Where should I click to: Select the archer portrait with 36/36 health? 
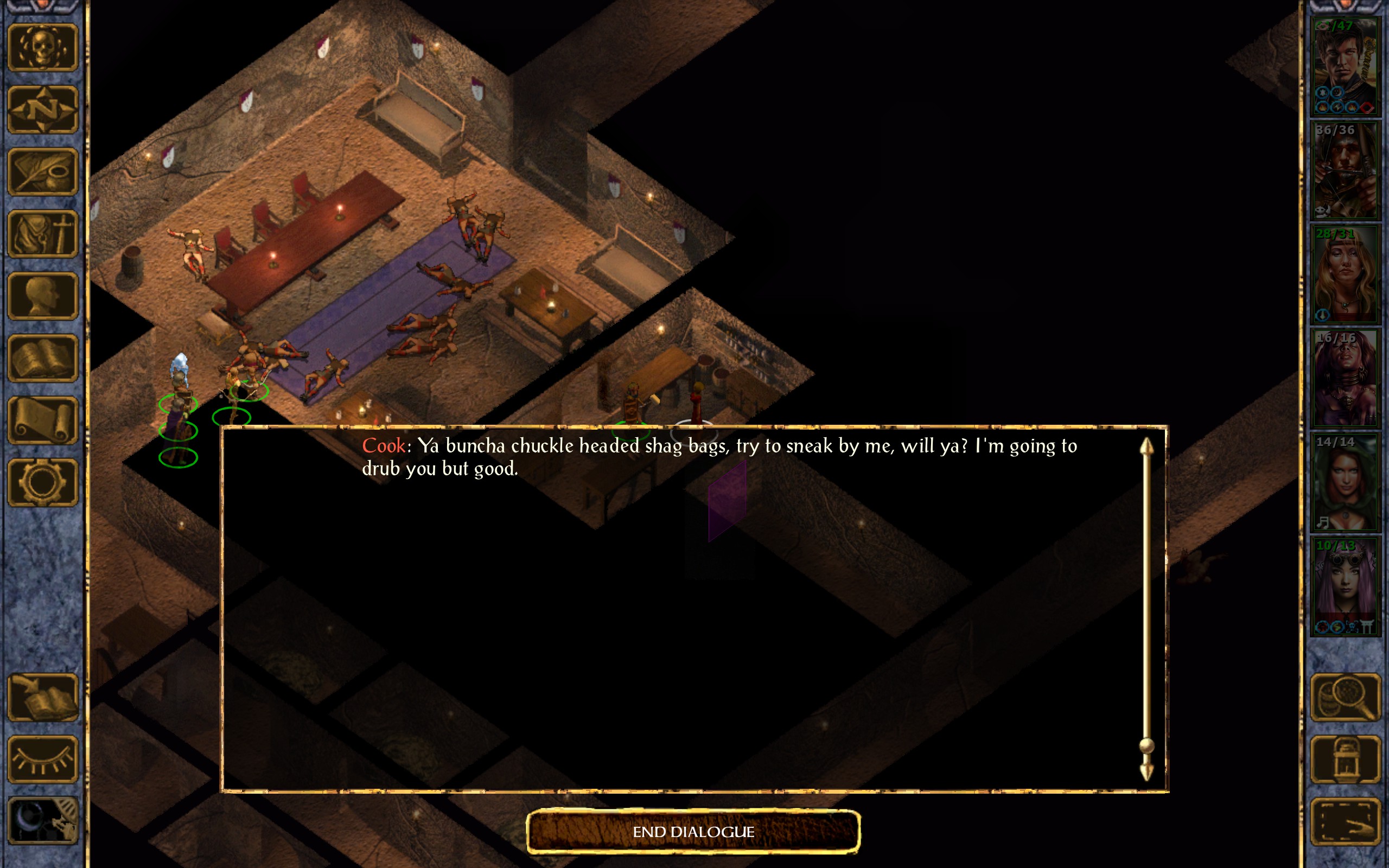point(1345,170)
